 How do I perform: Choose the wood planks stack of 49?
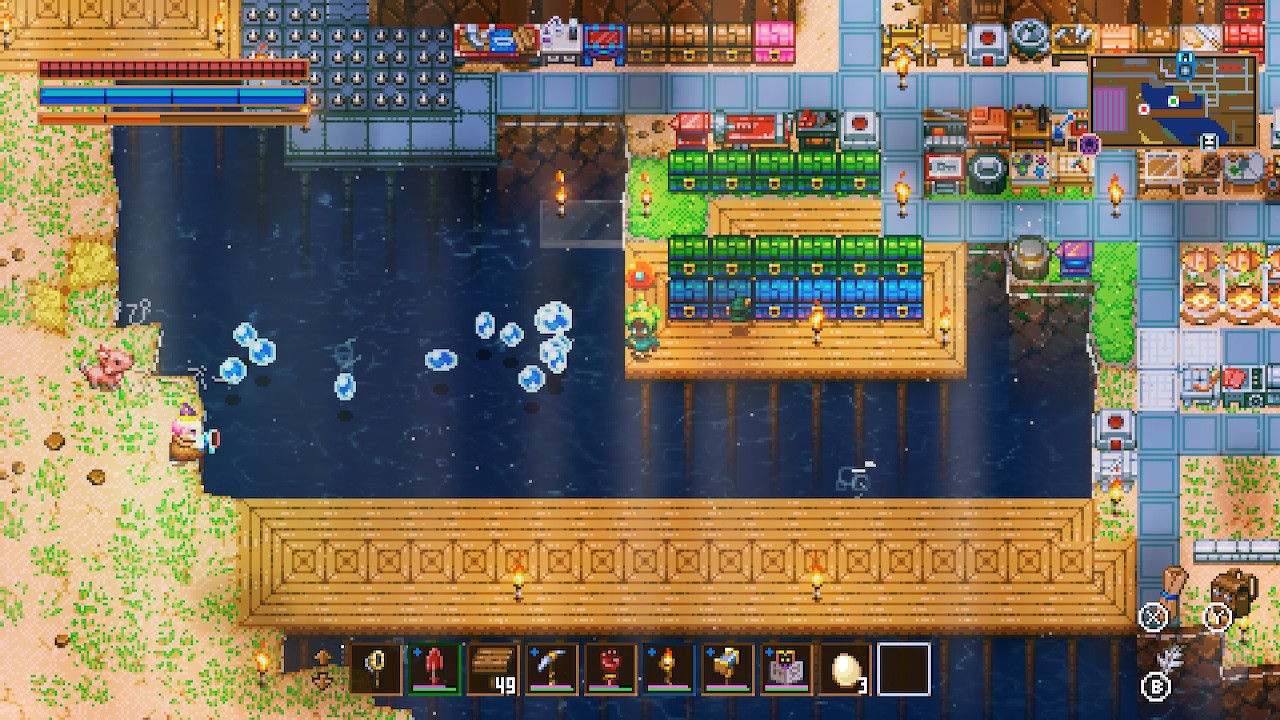pyautogui.click(x=493, y=669)
